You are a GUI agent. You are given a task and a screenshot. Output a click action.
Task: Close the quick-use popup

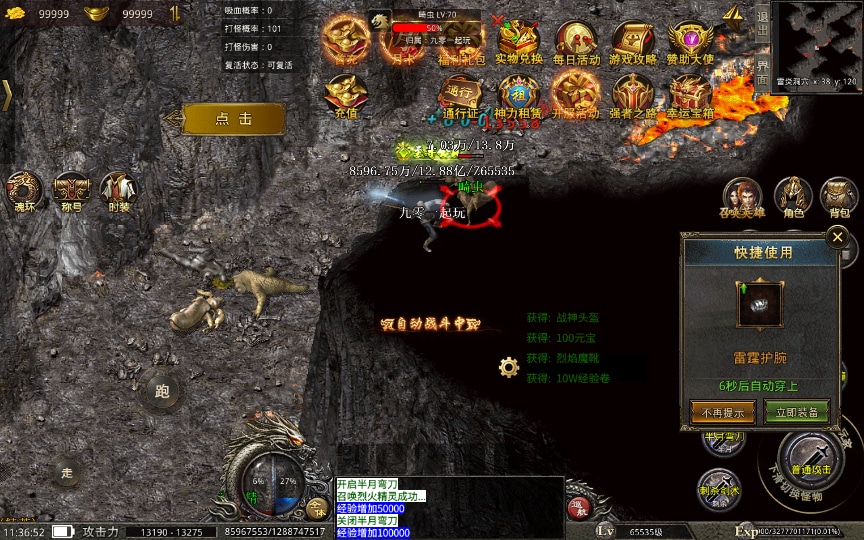click(x=838, y=237)
